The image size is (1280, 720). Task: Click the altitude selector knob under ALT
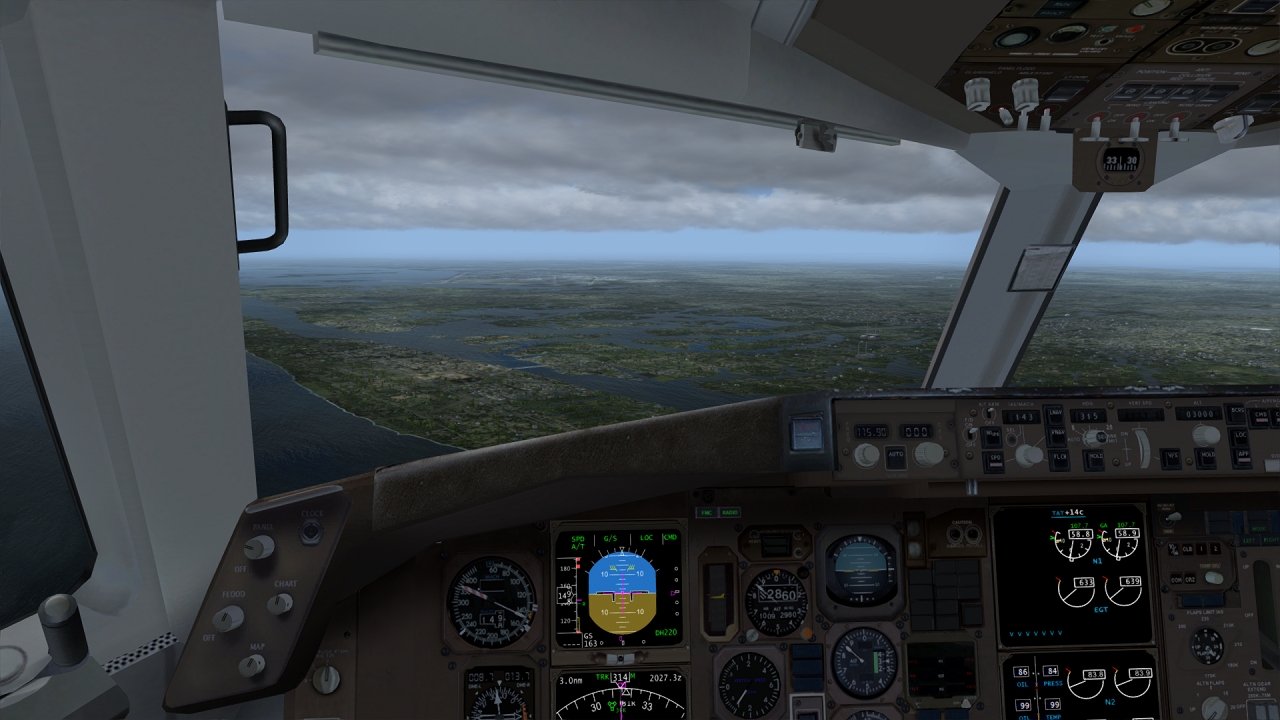(1207, 436)
